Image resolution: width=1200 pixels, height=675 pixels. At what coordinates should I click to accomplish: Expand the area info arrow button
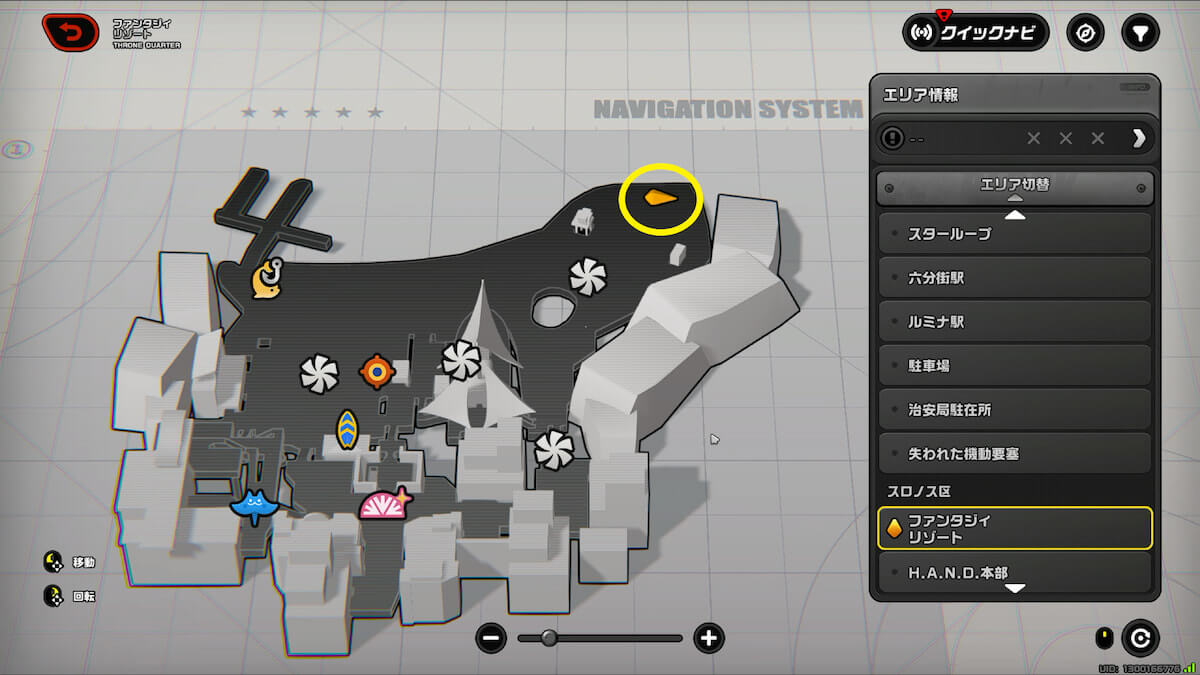tap(1138, 139)
